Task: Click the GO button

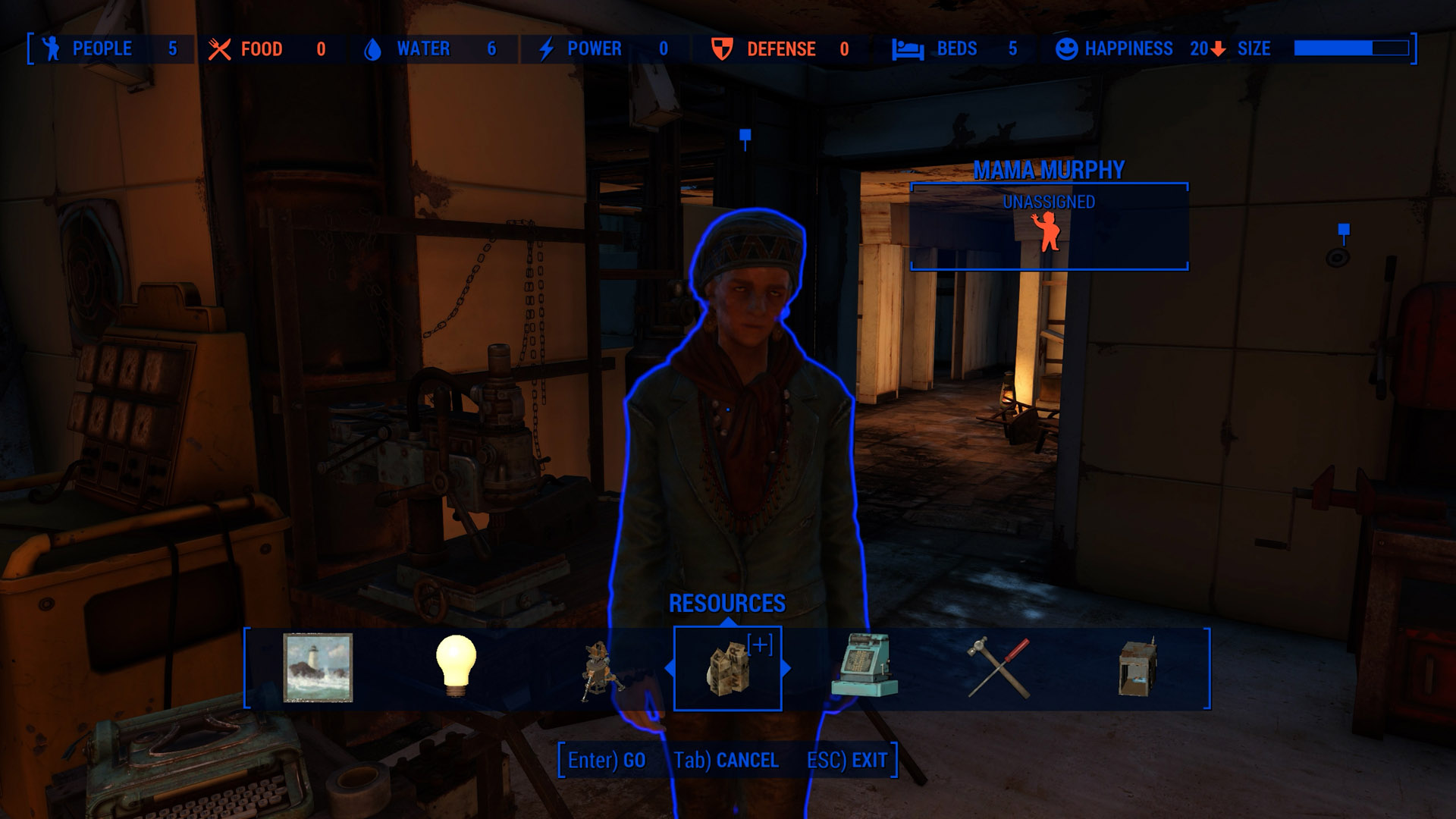Action: point(607,760)
